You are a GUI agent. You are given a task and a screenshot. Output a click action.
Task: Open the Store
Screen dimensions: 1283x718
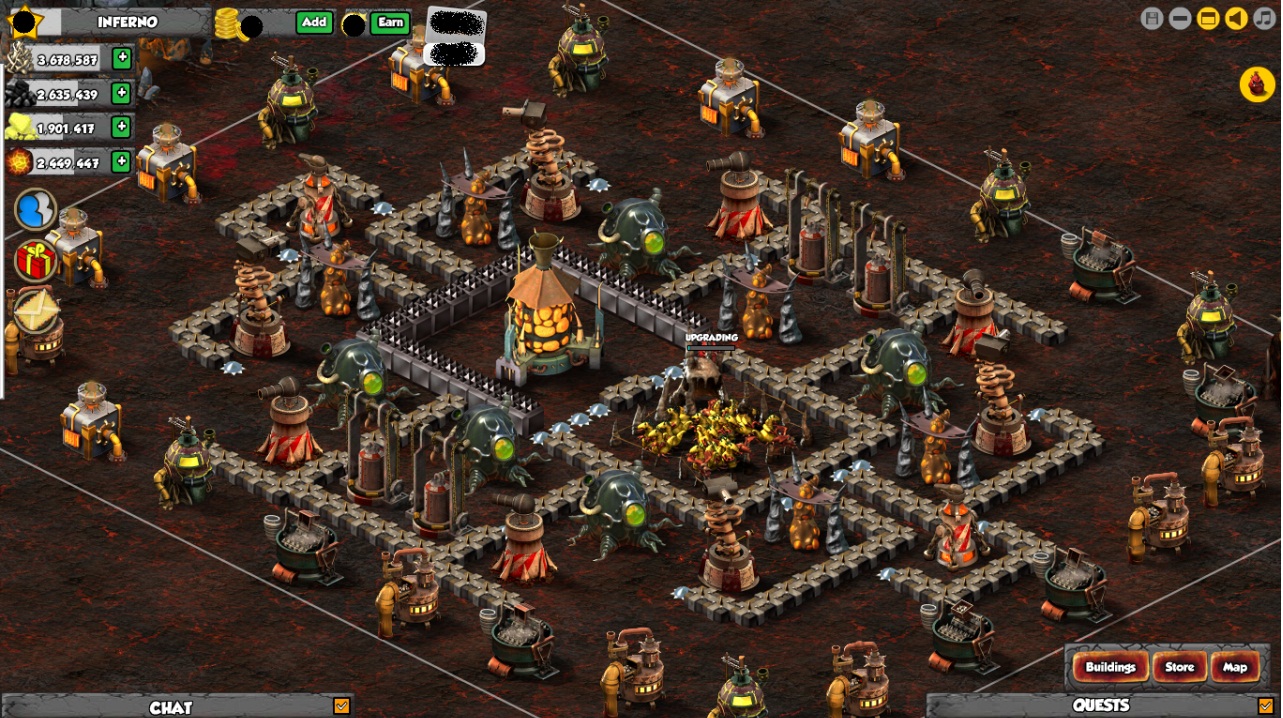(1179, 667)
